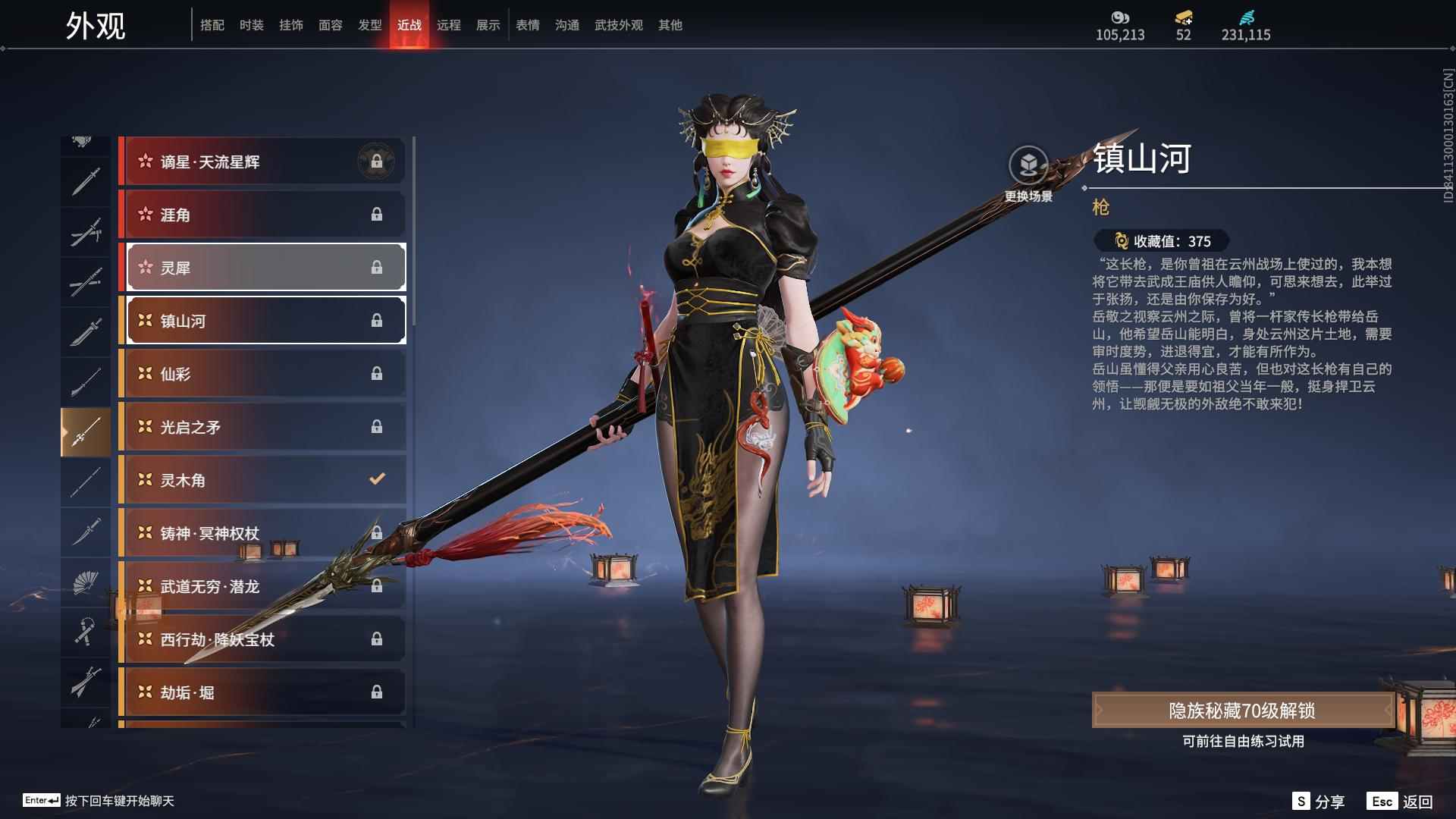Share via the 分享 button
Viewport: 1456px width, 819px height.
click(x=1319, y=802)
